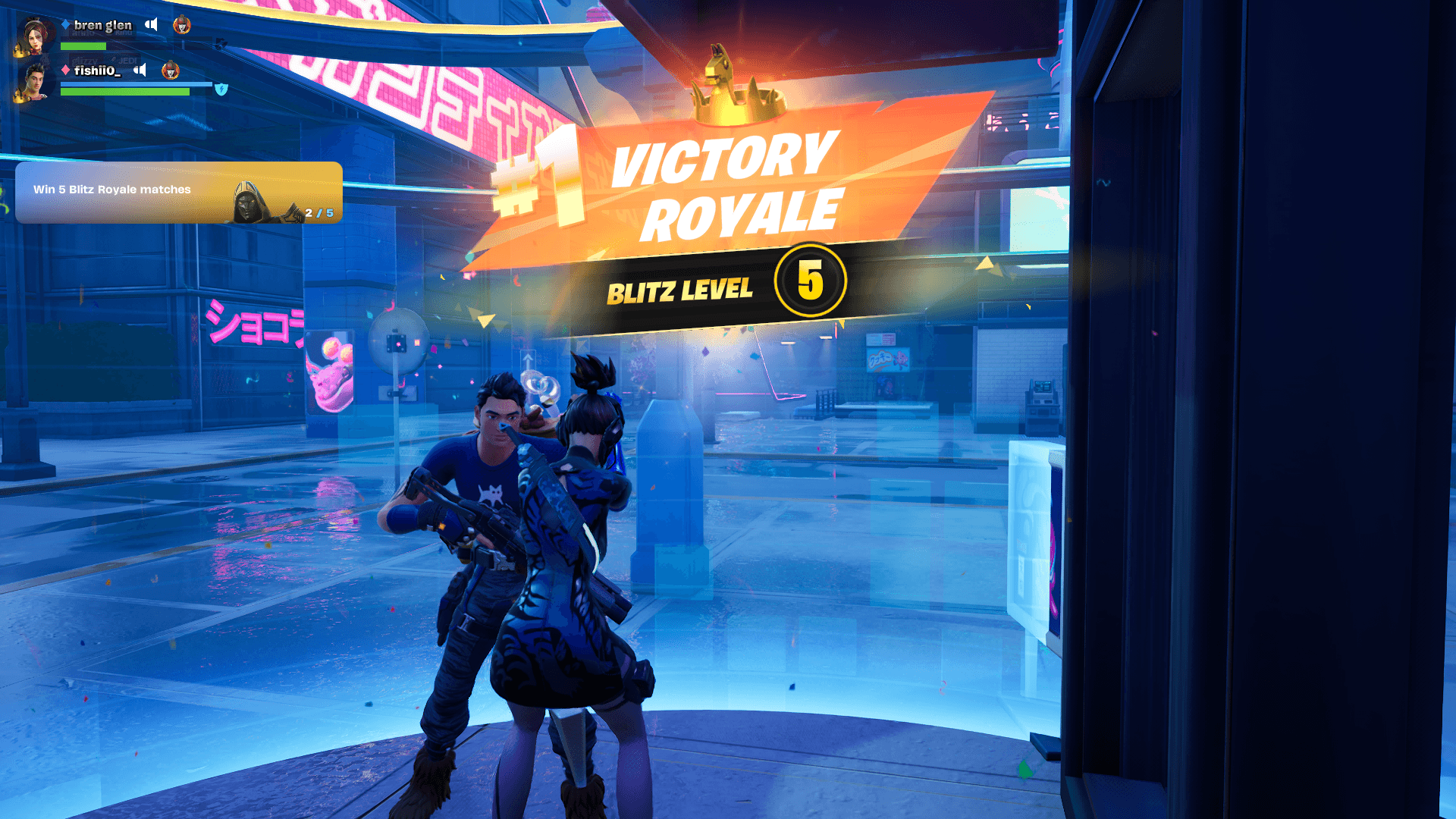Click the 2 / 5 quest progress counter

(x=318, y=214)
